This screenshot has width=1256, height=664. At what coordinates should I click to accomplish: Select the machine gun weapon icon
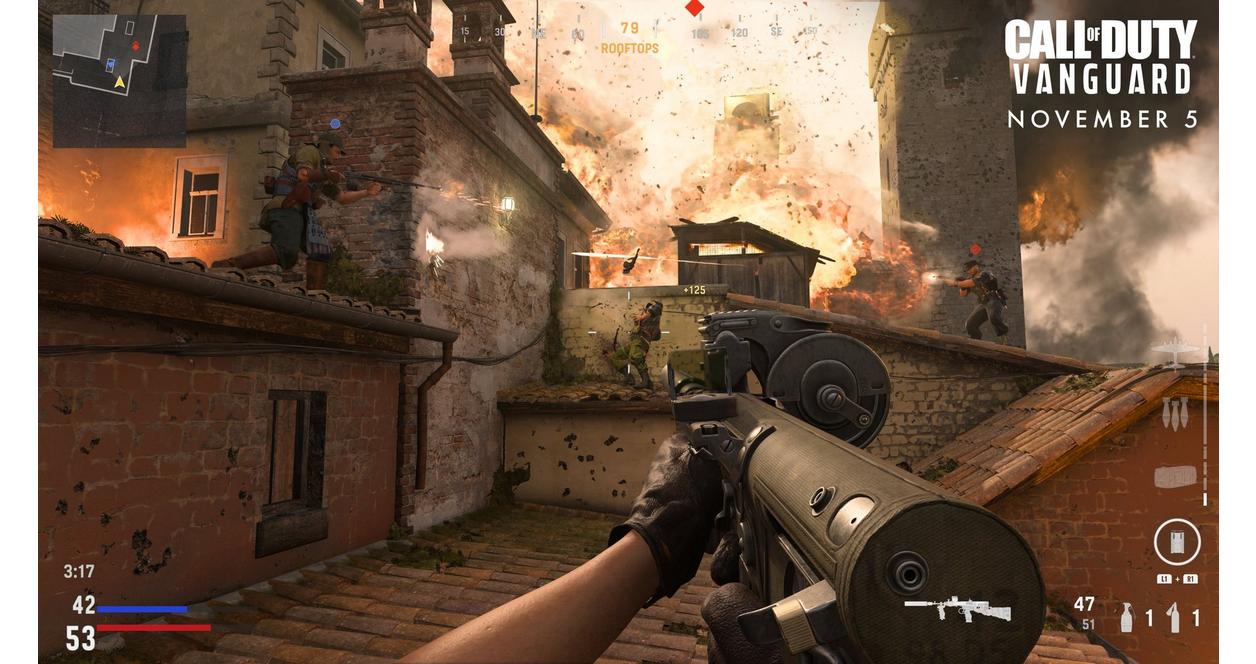click(x=957, y=608)
